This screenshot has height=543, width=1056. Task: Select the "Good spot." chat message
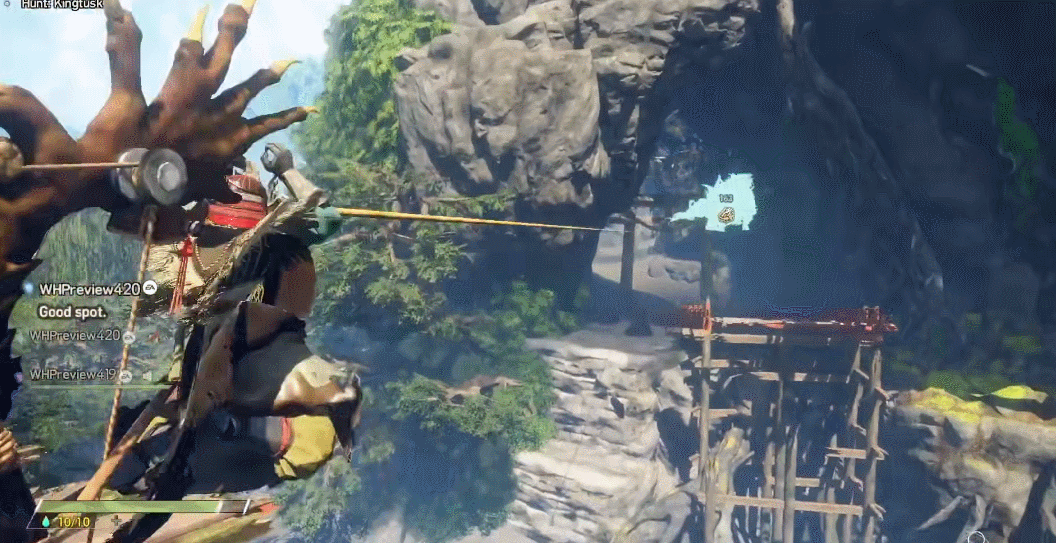pos(74,312)
